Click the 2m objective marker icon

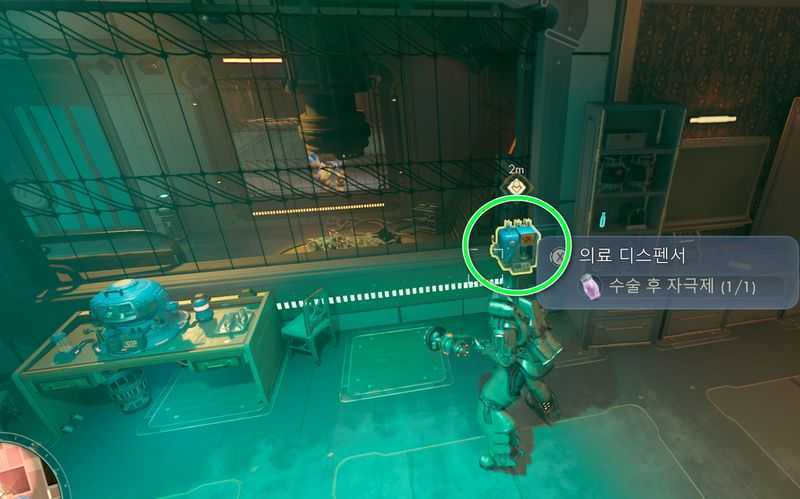click(517, 186)
